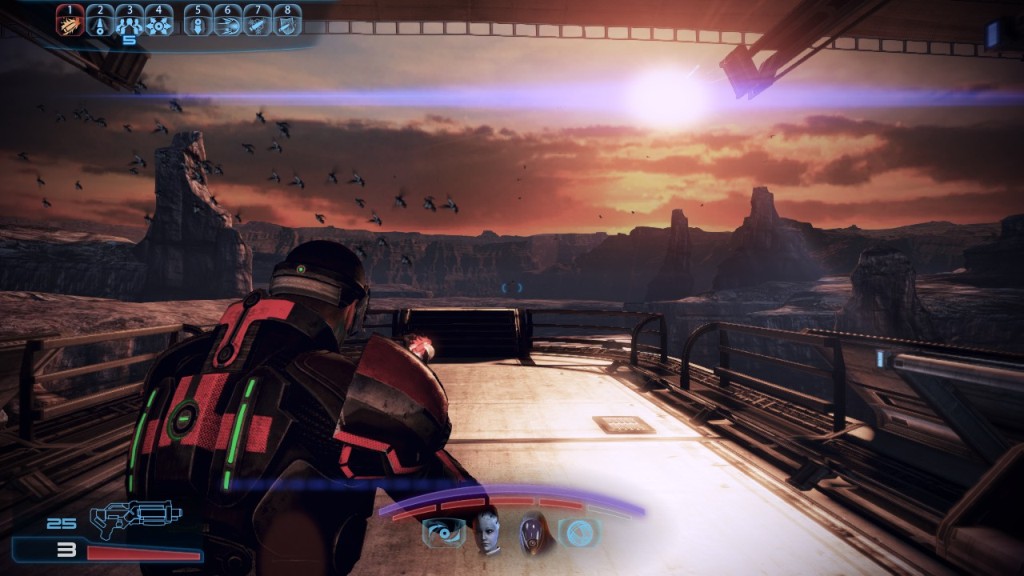Trigger the squad power in slot 3
This screenshot has height=576, width=1024.
point(129,20)
